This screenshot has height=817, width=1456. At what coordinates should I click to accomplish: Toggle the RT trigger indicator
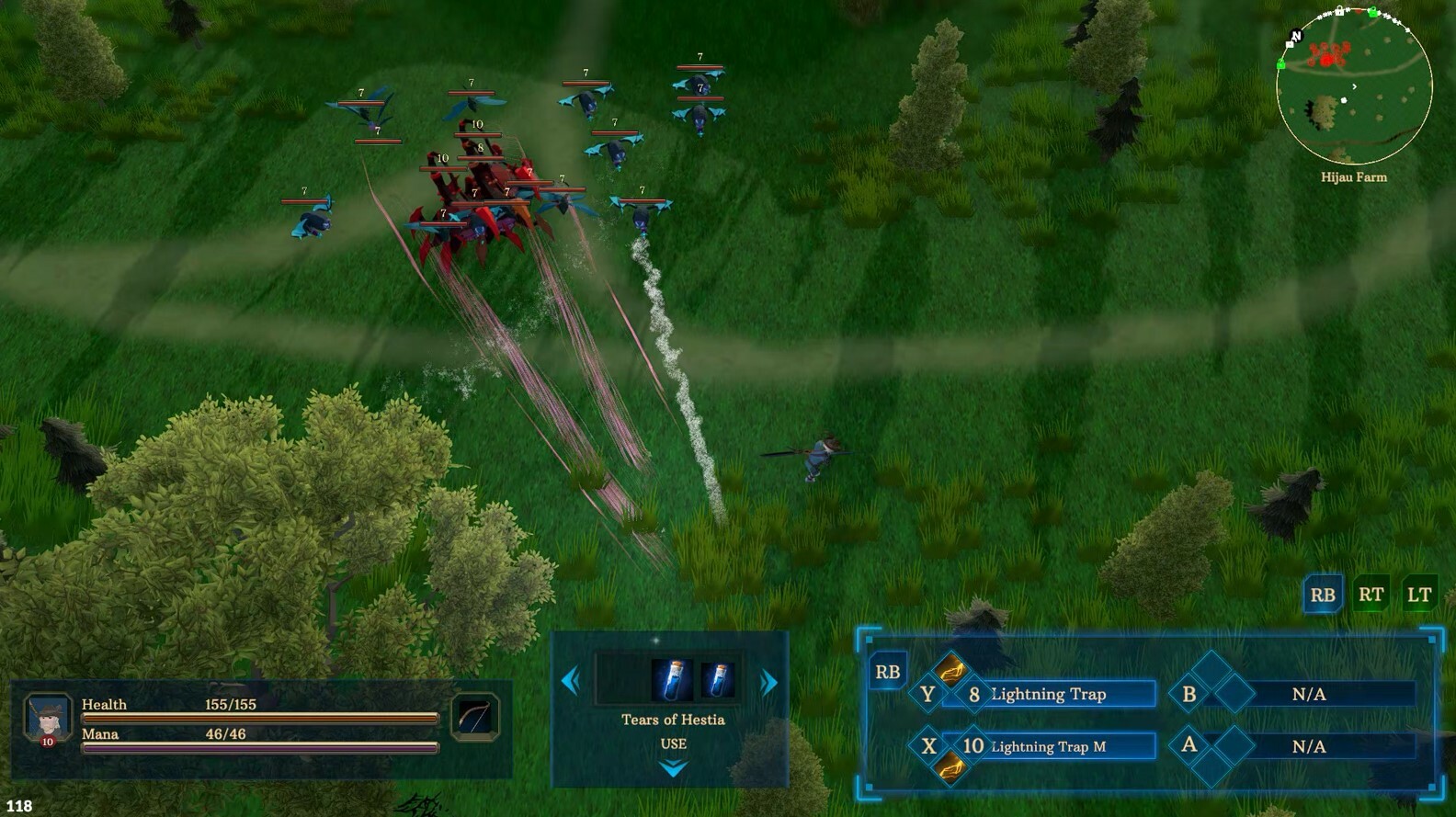[x=1371, y=595]
